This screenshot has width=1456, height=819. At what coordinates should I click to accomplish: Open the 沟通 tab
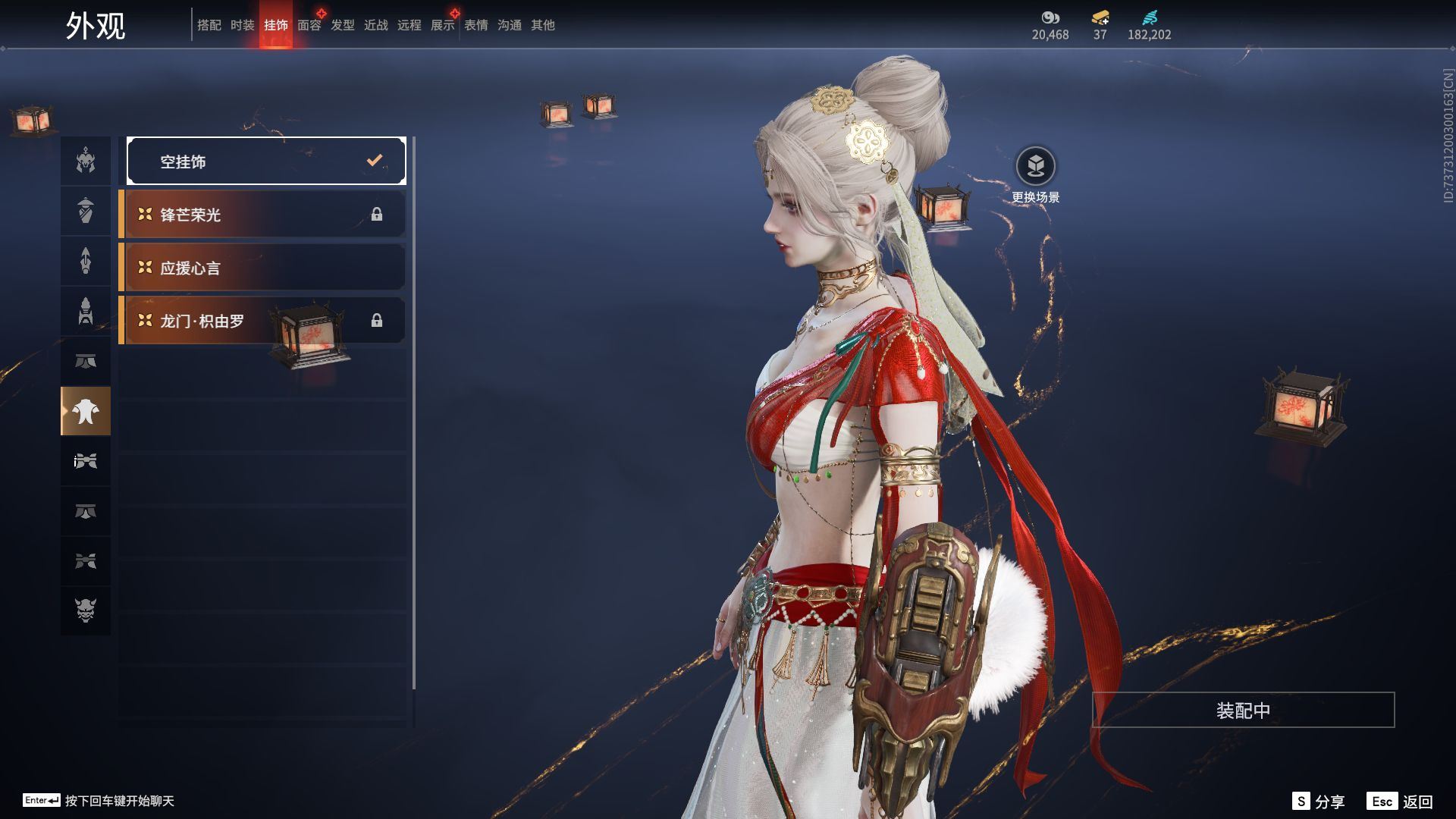510,25
